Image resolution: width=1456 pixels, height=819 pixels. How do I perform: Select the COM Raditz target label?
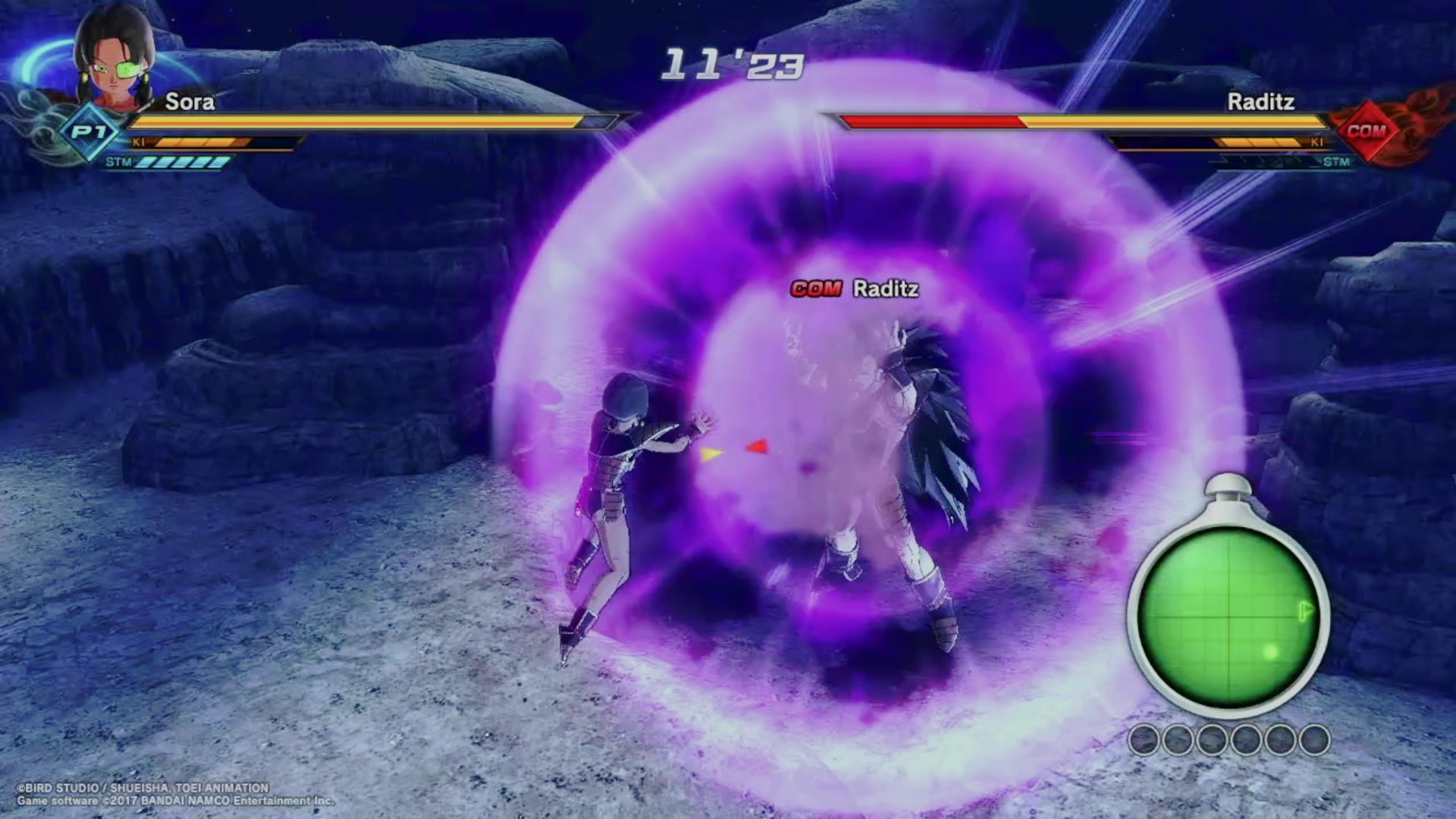coord(855,289)
